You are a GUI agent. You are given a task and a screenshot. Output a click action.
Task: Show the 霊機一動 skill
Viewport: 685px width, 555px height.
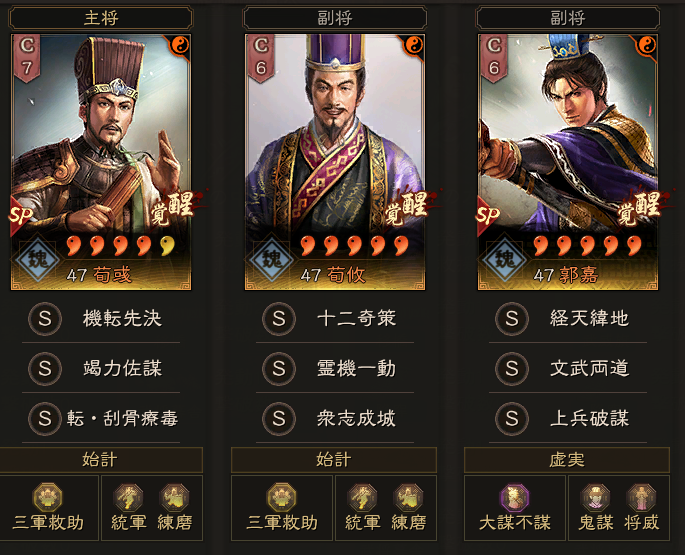point(355,368)
